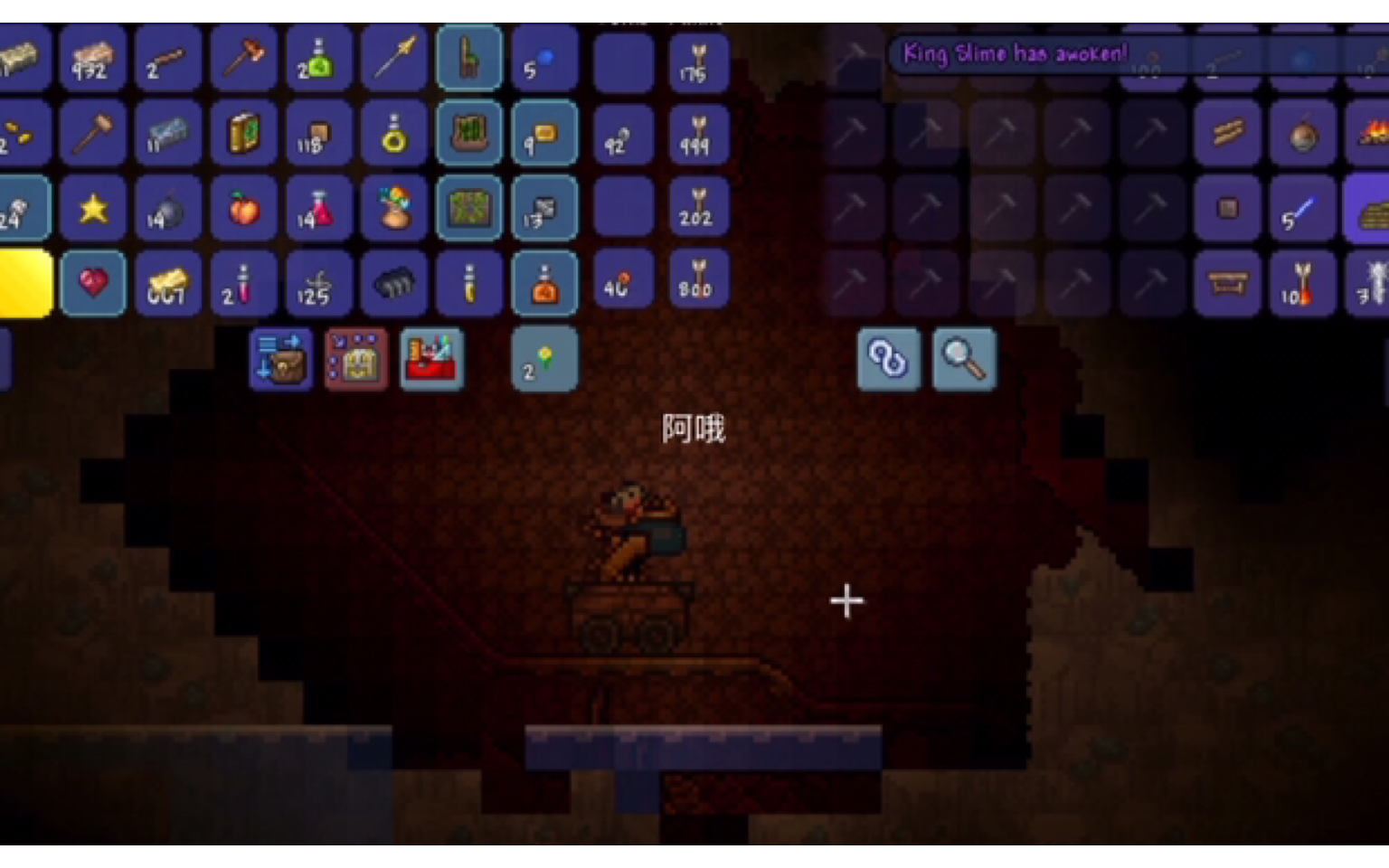The image size is (1389, 868).
Task: Select the fallen star item
Action: pyautogui.click(x=93, y=209)
